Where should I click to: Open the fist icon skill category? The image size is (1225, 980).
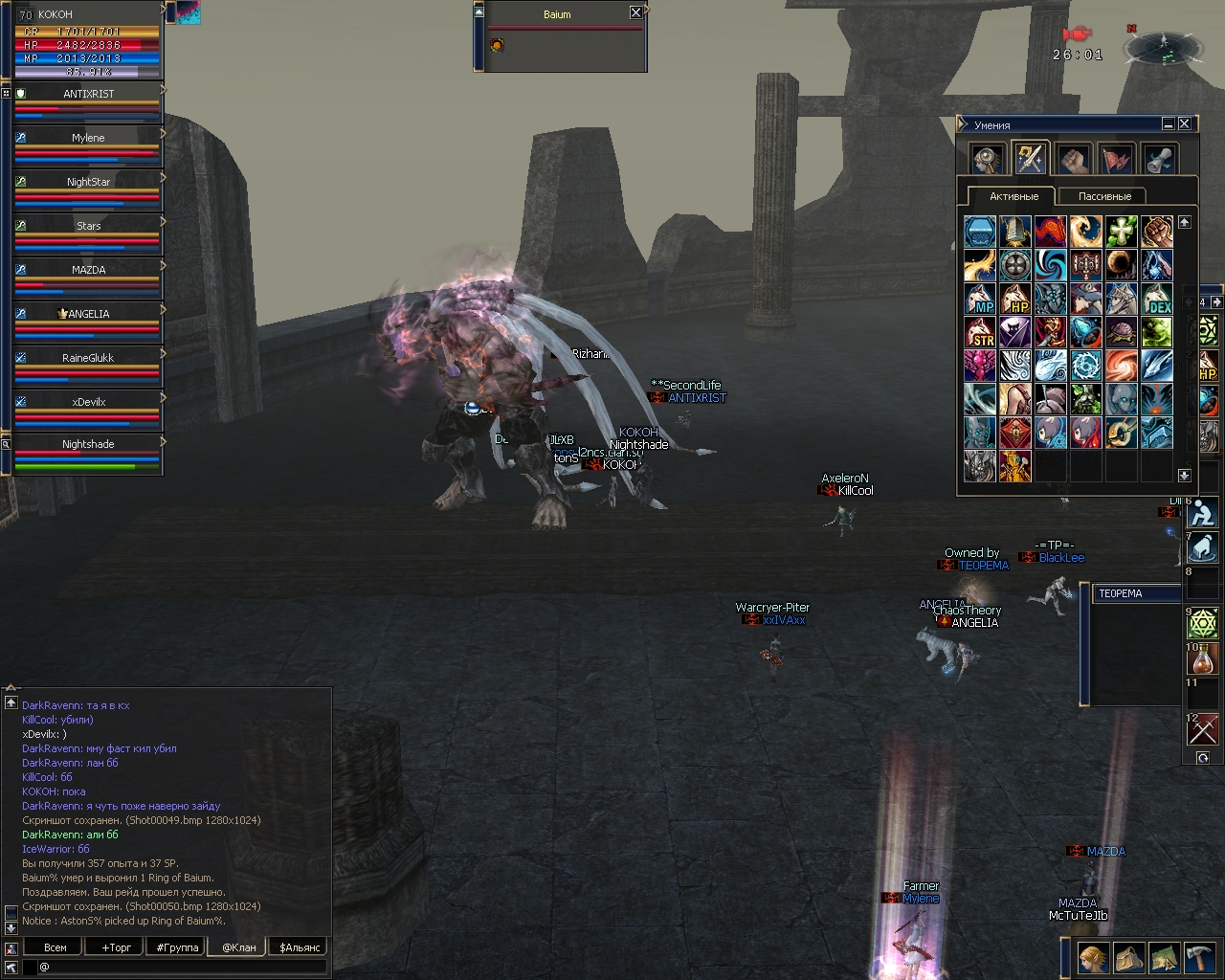pyautogui.click(x=1073, y=159)
